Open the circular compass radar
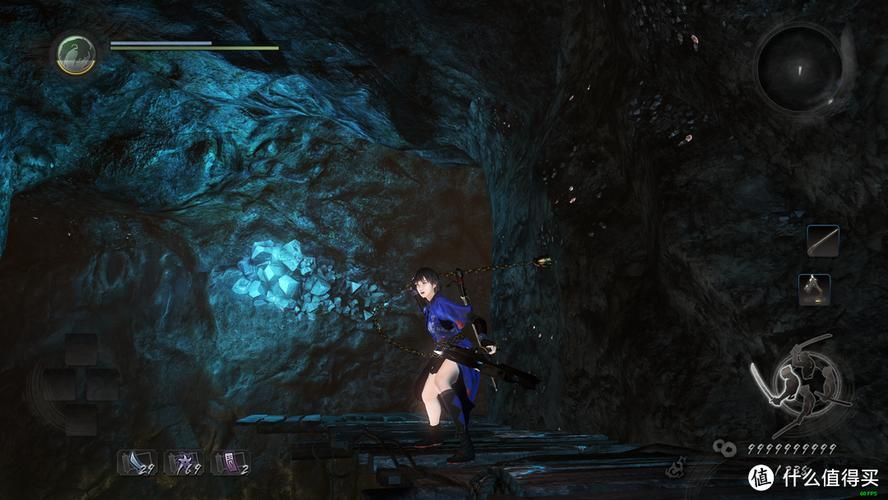The image size is (888, 500). pos(798,66)
